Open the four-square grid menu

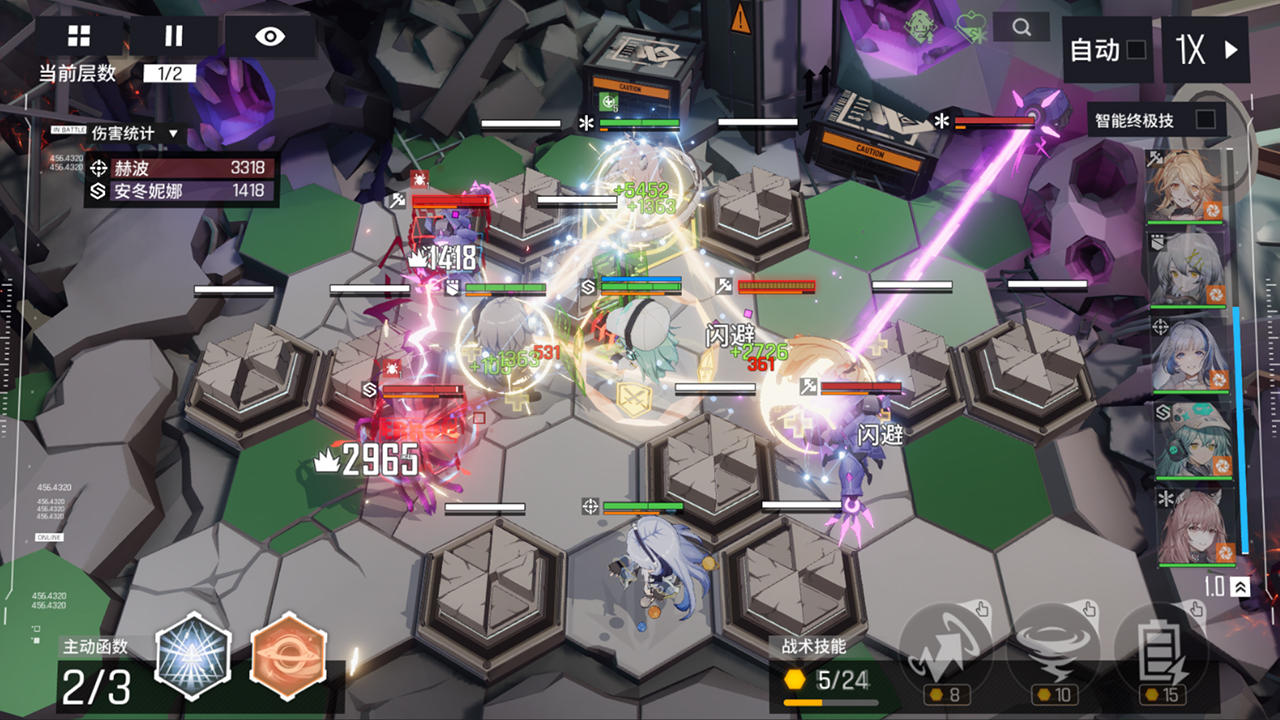tap(79, 37)
